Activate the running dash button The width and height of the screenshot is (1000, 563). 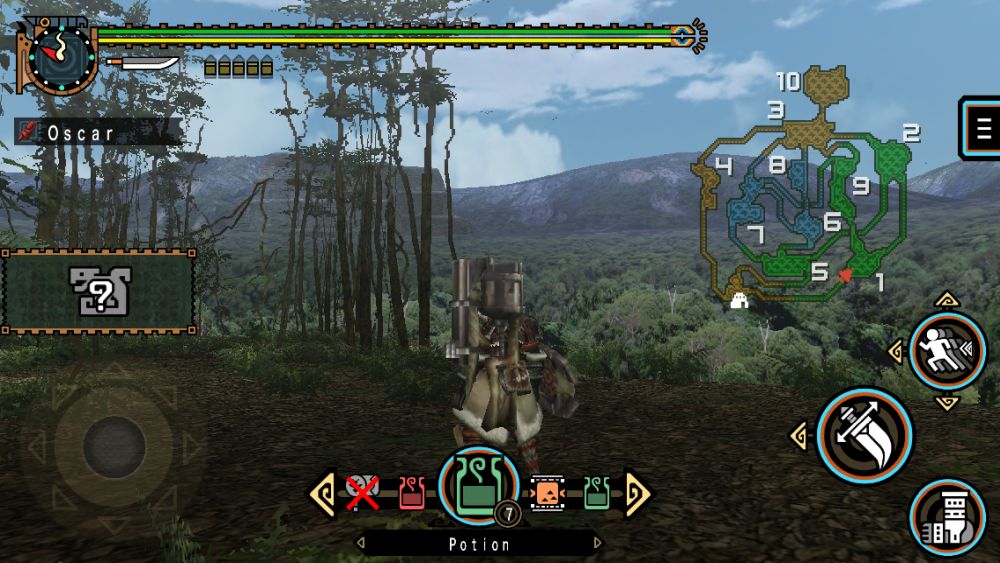[947, 351]
